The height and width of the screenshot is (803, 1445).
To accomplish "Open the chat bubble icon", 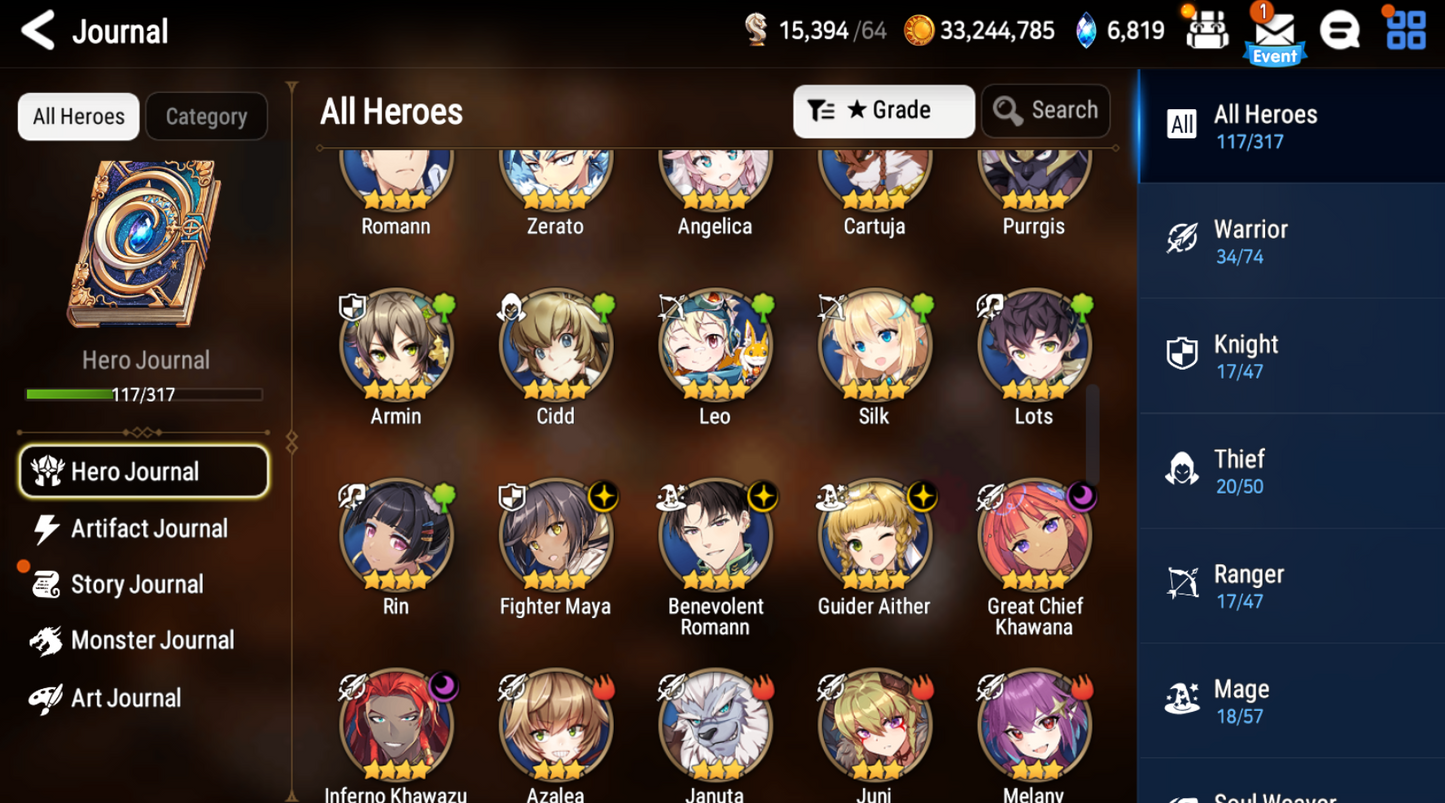I will click(1340, 30).
